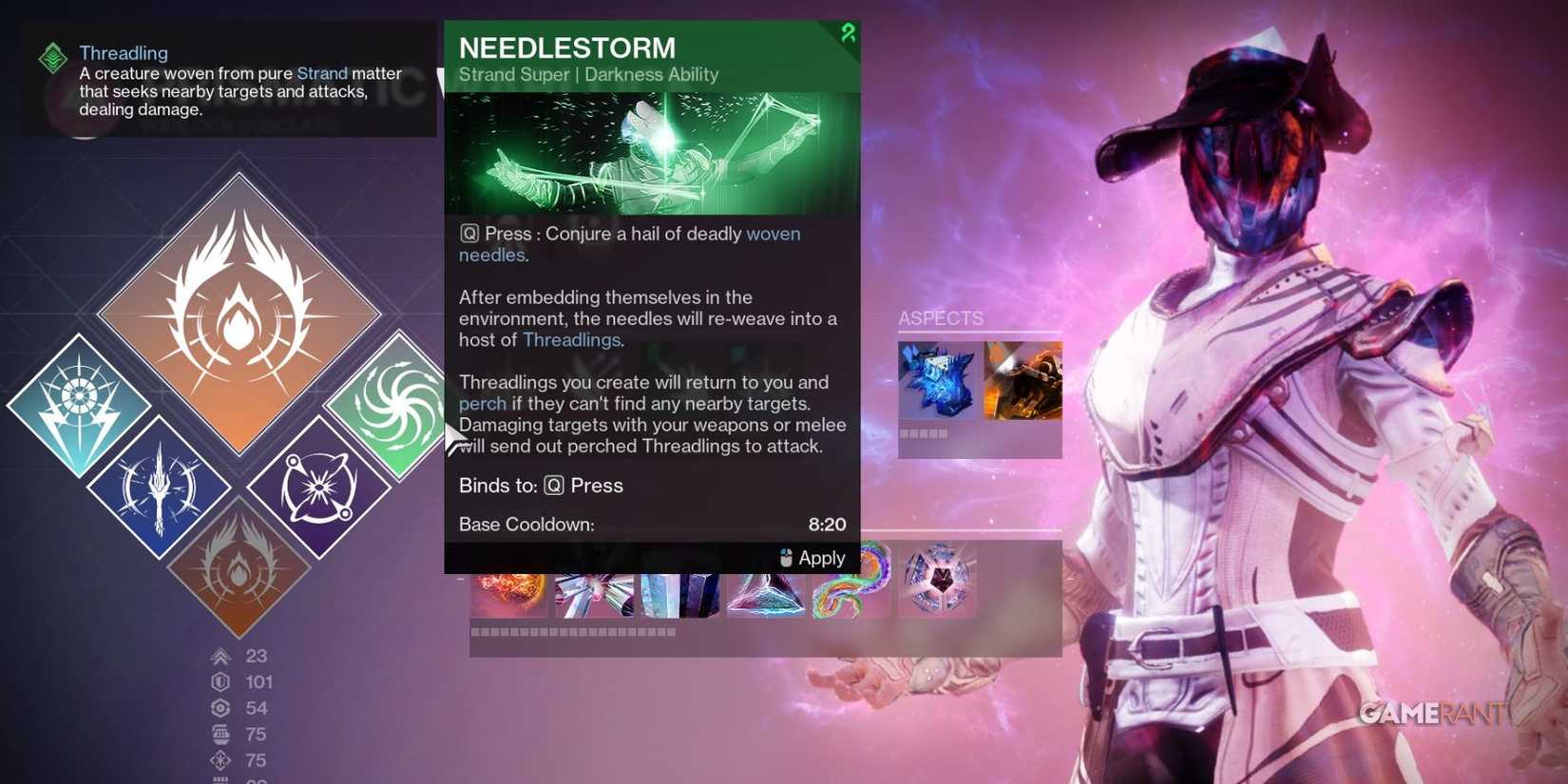The height and width of the screenshot is (784, 1568).
Task: Click the fragment unlock progress dots
Action: point(570,629)
